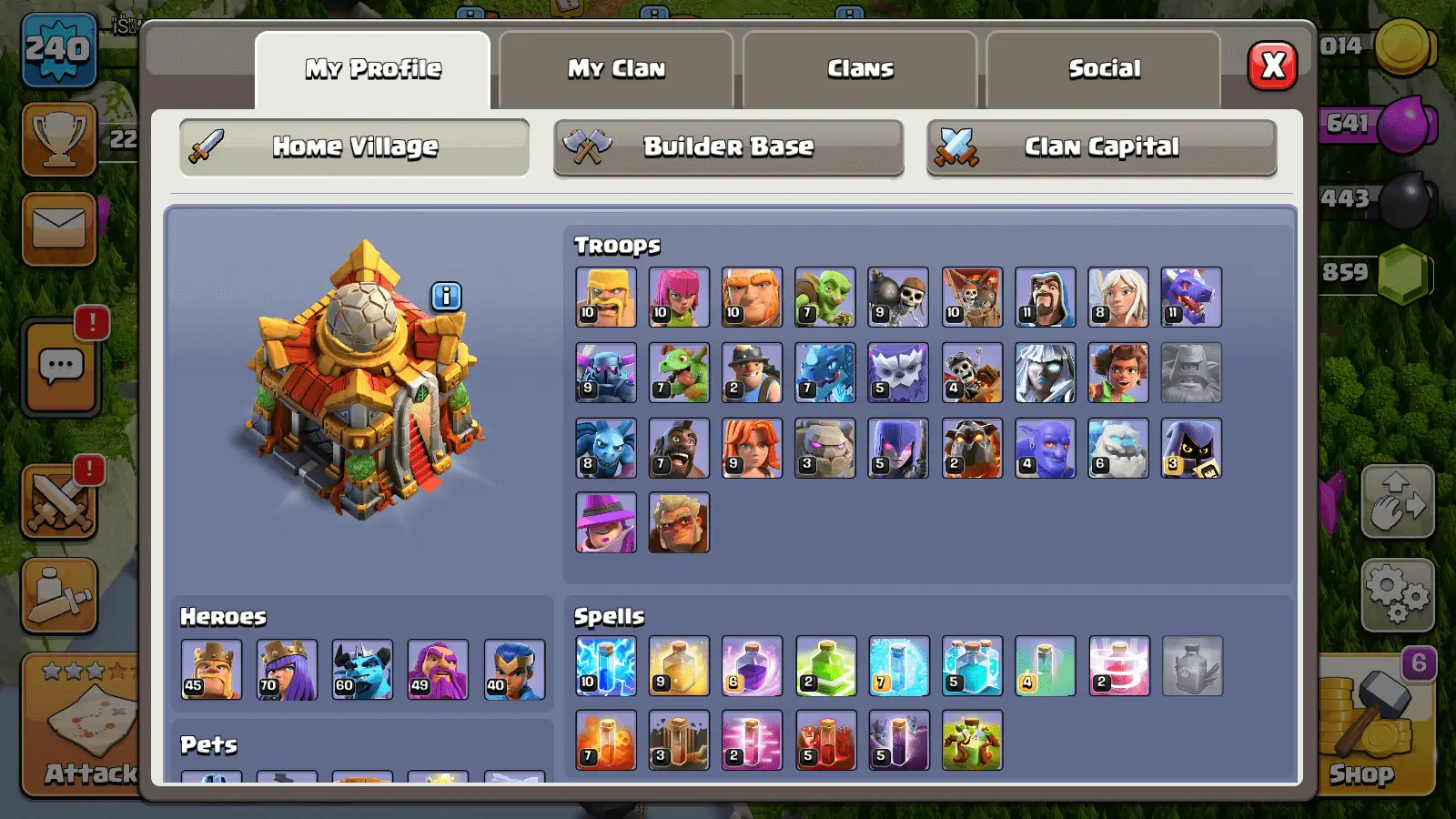Open the Clans tab
The width and height of the screenshot is (1456, 819).
click(860, 69)
